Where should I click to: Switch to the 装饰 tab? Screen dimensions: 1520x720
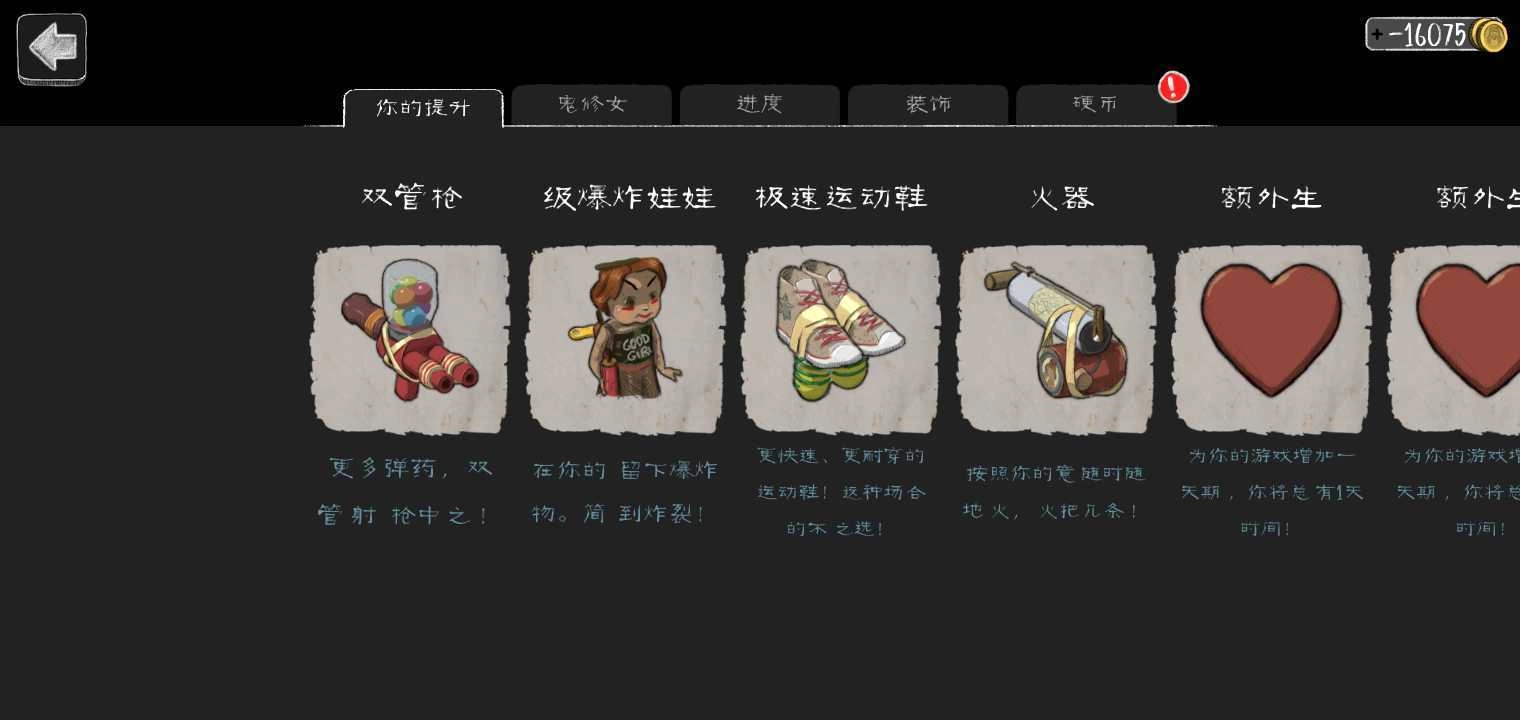coord(927,104)
